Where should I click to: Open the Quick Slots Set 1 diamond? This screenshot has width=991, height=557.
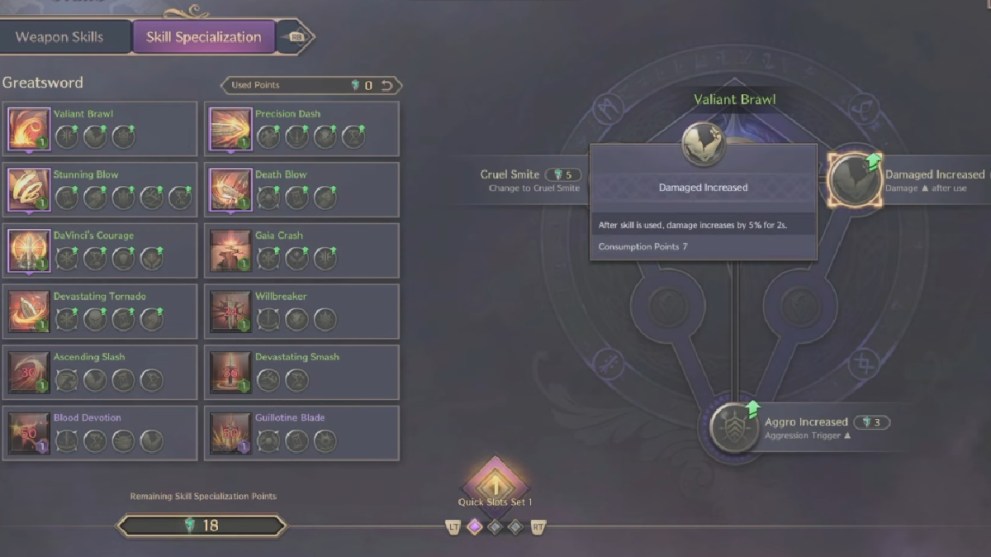[495, 480]
